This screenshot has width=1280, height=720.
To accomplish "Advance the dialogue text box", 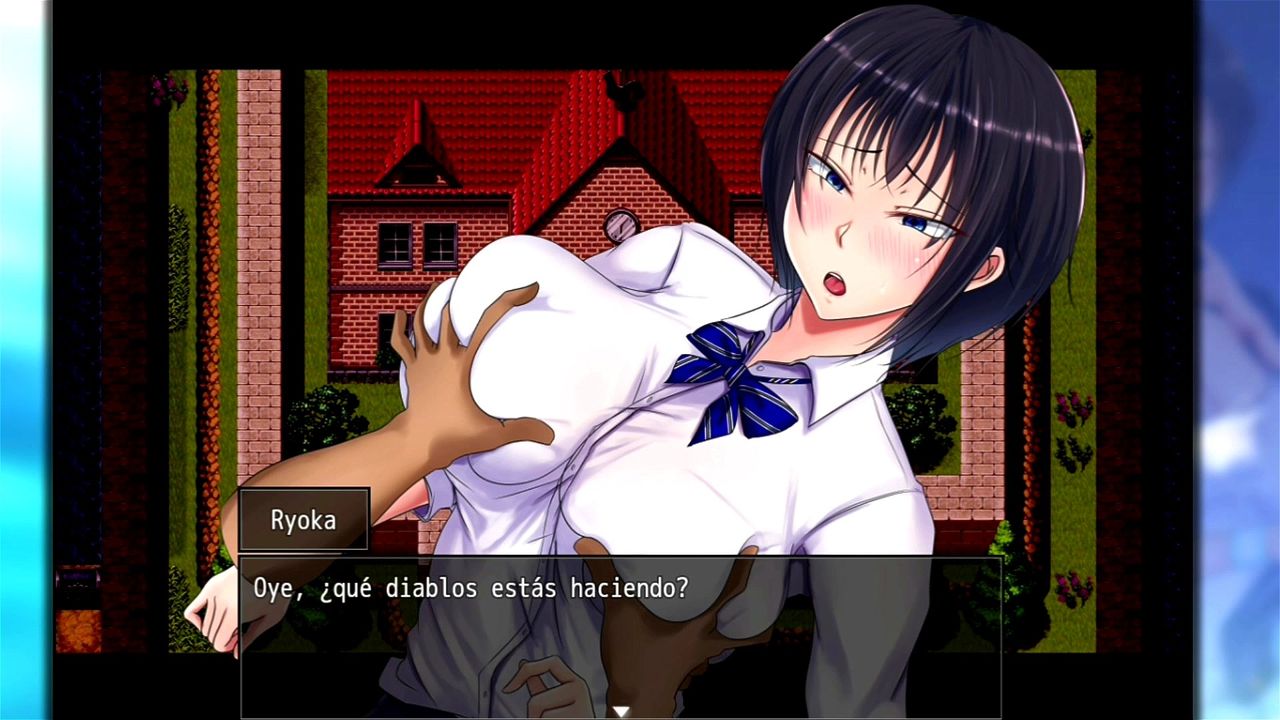I will point(620,630).
